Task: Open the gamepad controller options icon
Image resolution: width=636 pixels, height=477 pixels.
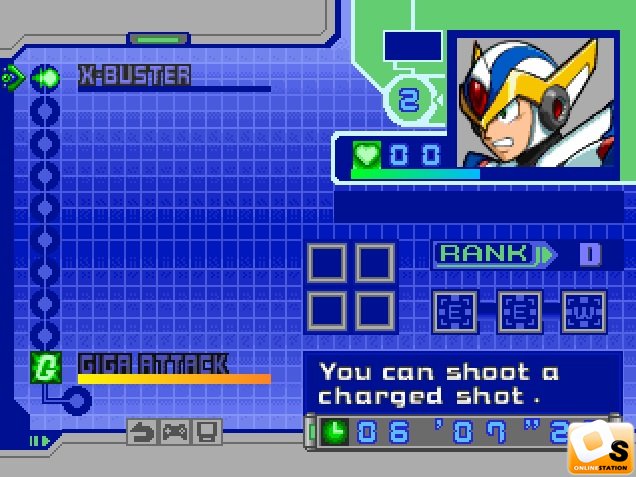Action: pyautogui.click(x=175, y=433)
